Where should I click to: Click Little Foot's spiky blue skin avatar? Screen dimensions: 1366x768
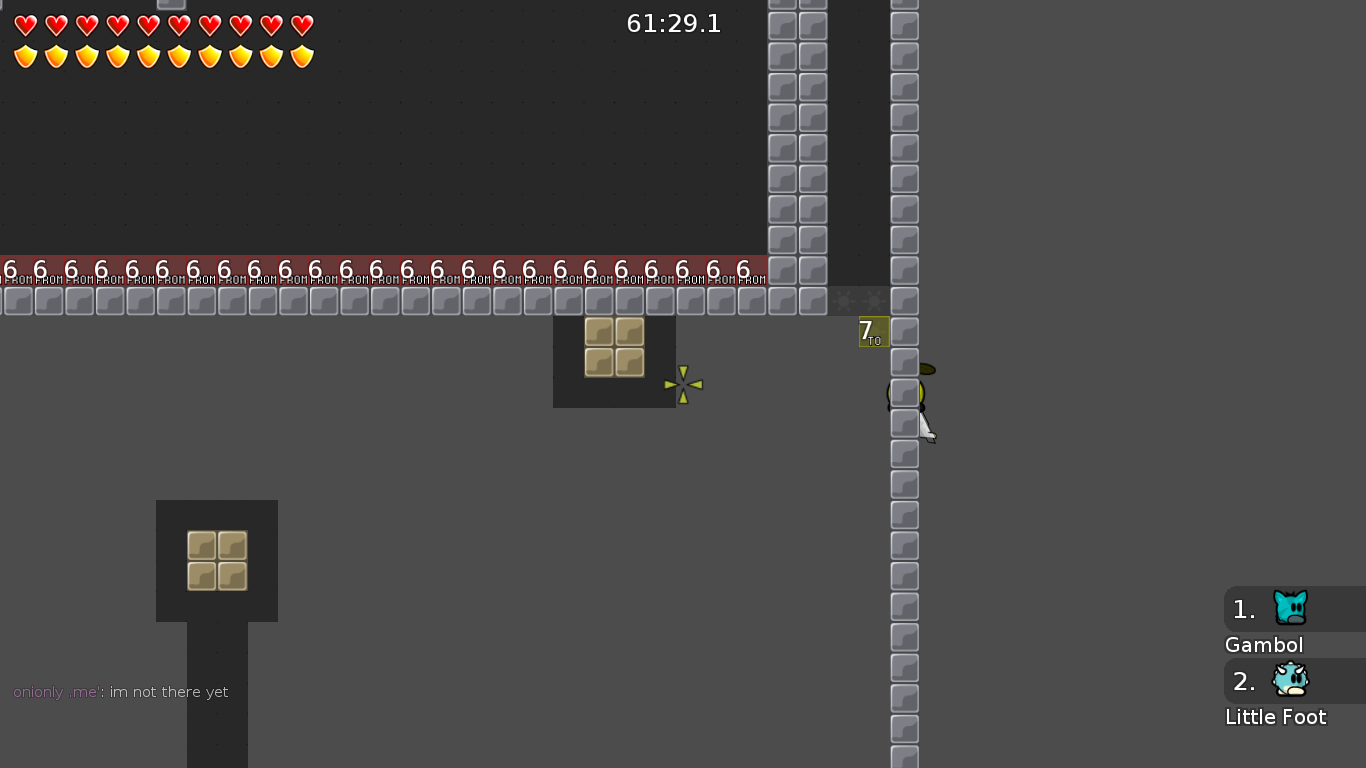point(1290,681)
